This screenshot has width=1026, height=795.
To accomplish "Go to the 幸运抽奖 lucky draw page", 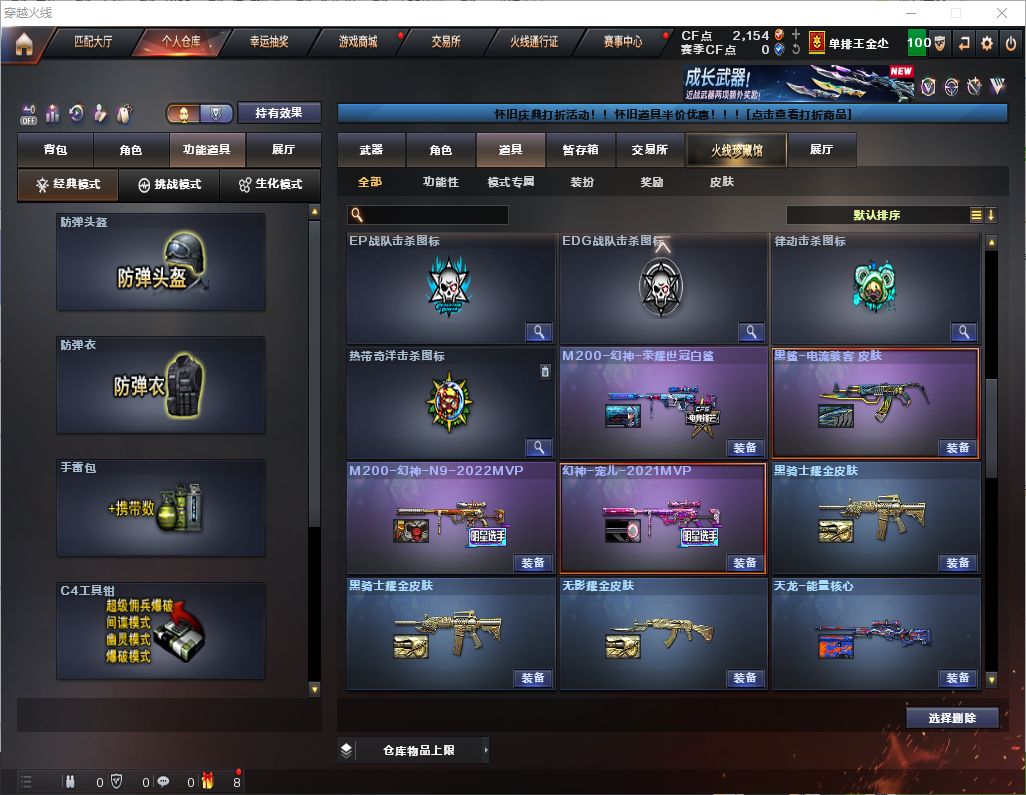I will 268,42.
